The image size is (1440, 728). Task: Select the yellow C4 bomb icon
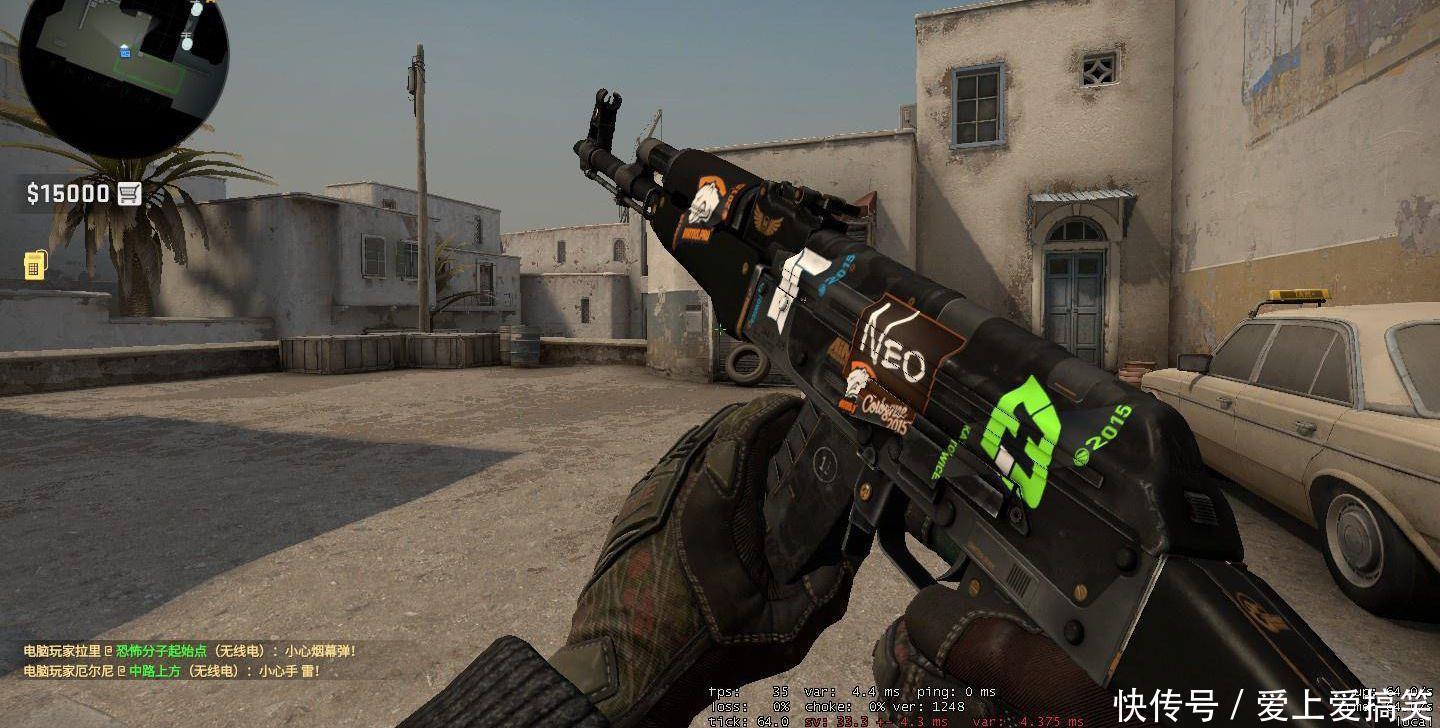click(x=33, y=264)
